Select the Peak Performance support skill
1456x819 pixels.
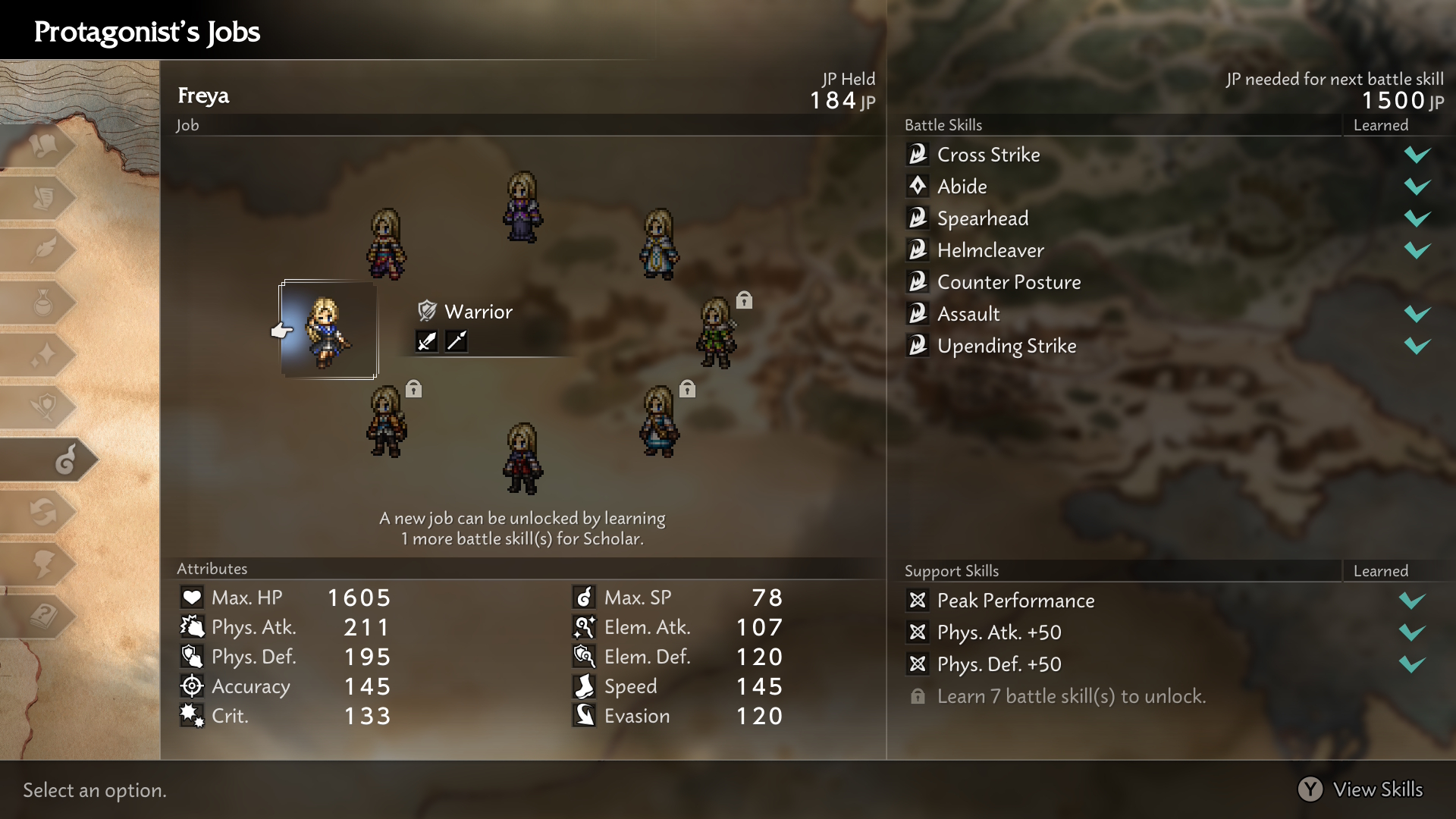click(1015, 601)
